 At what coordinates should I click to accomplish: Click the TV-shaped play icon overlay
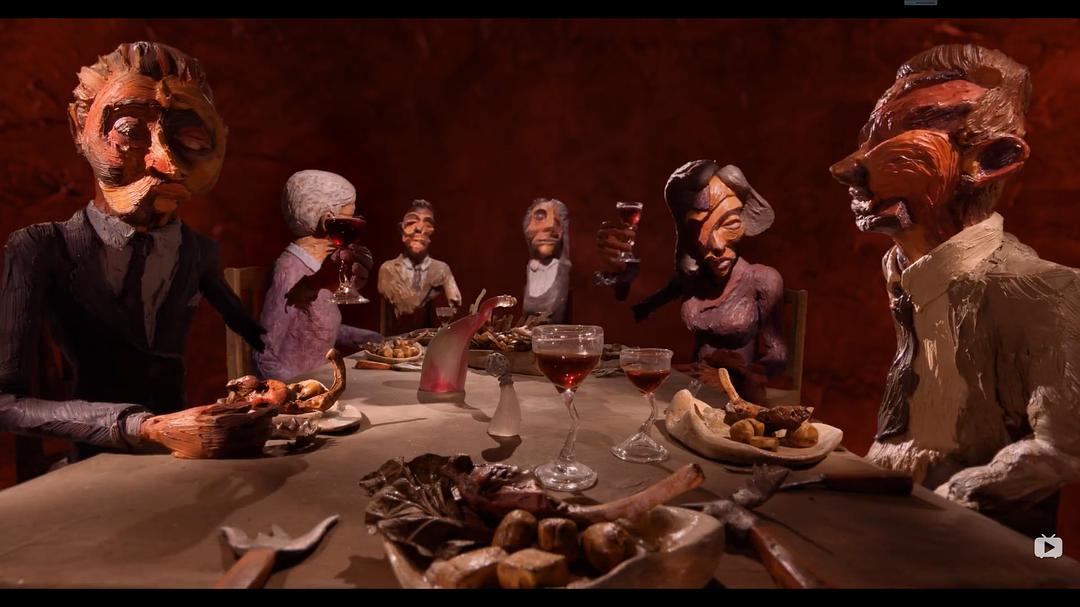(x=1048, y=546)
